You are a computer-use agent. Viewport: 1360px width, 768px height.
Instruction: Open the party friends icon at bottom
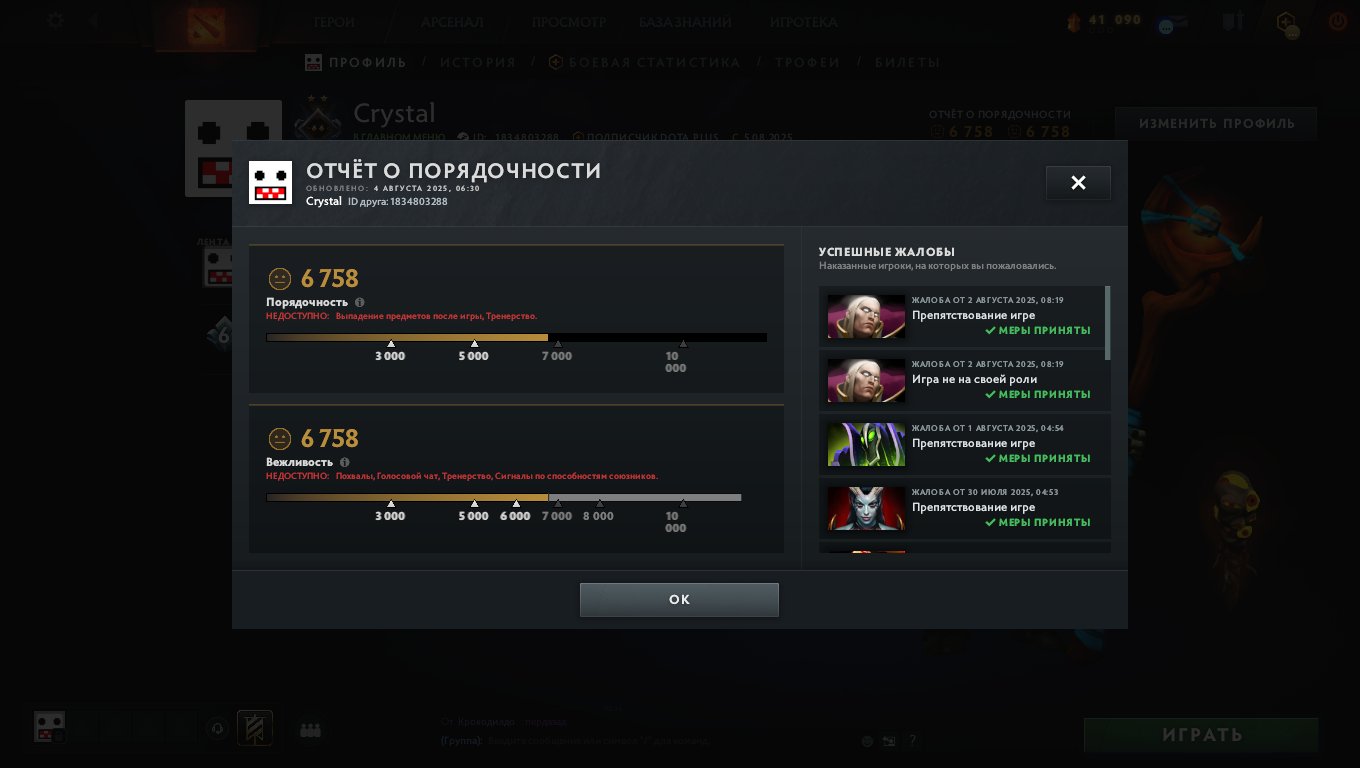coord(309,730)
